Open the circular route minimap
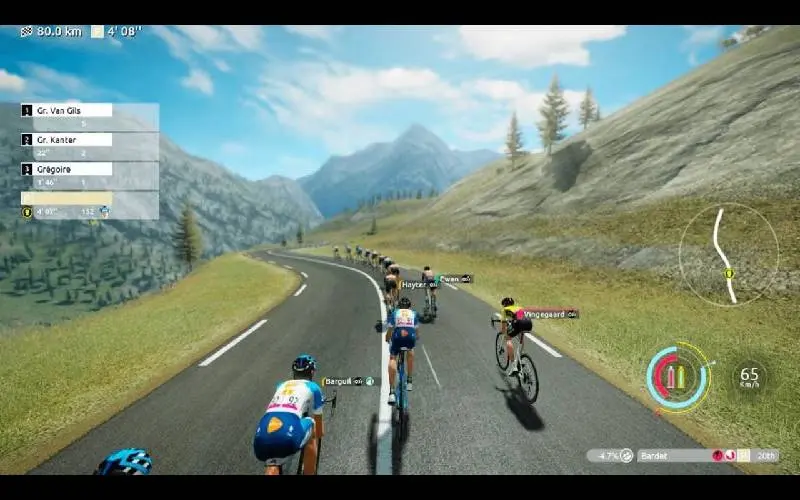 728,254
